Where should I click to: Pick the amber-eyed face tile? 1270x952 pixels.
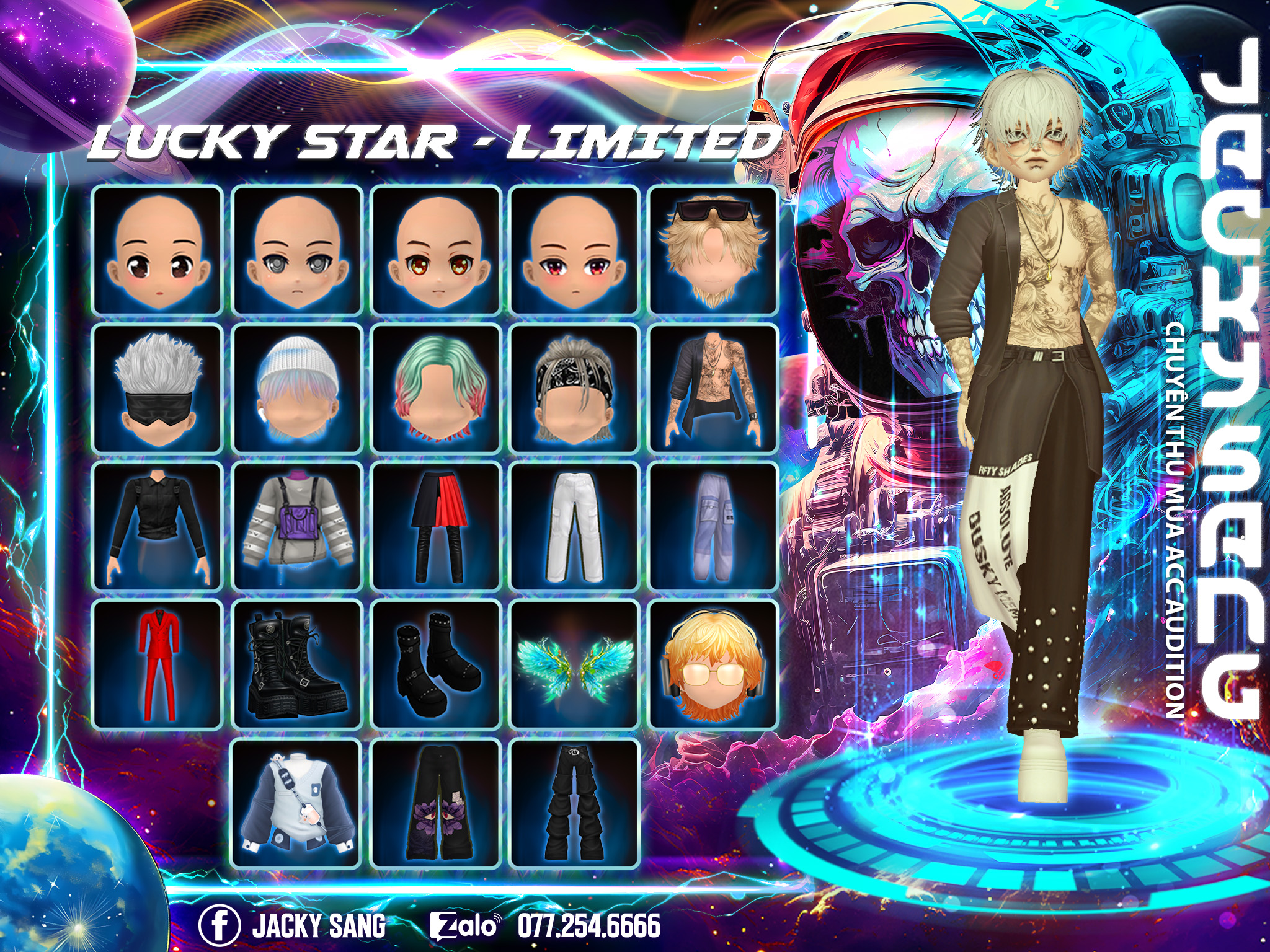coord(435,250)
